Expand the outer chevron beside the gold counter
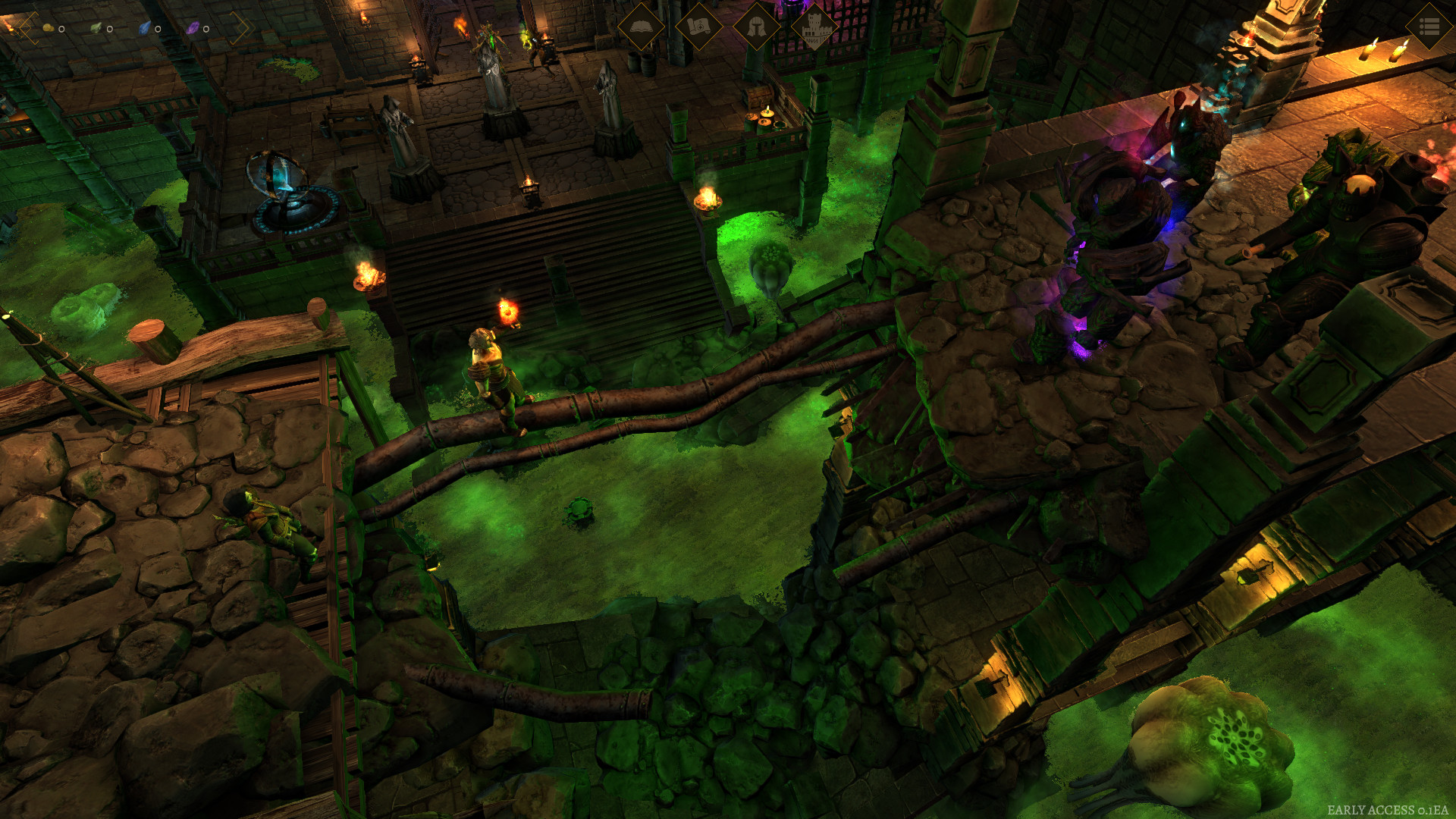 coord(15,26)
